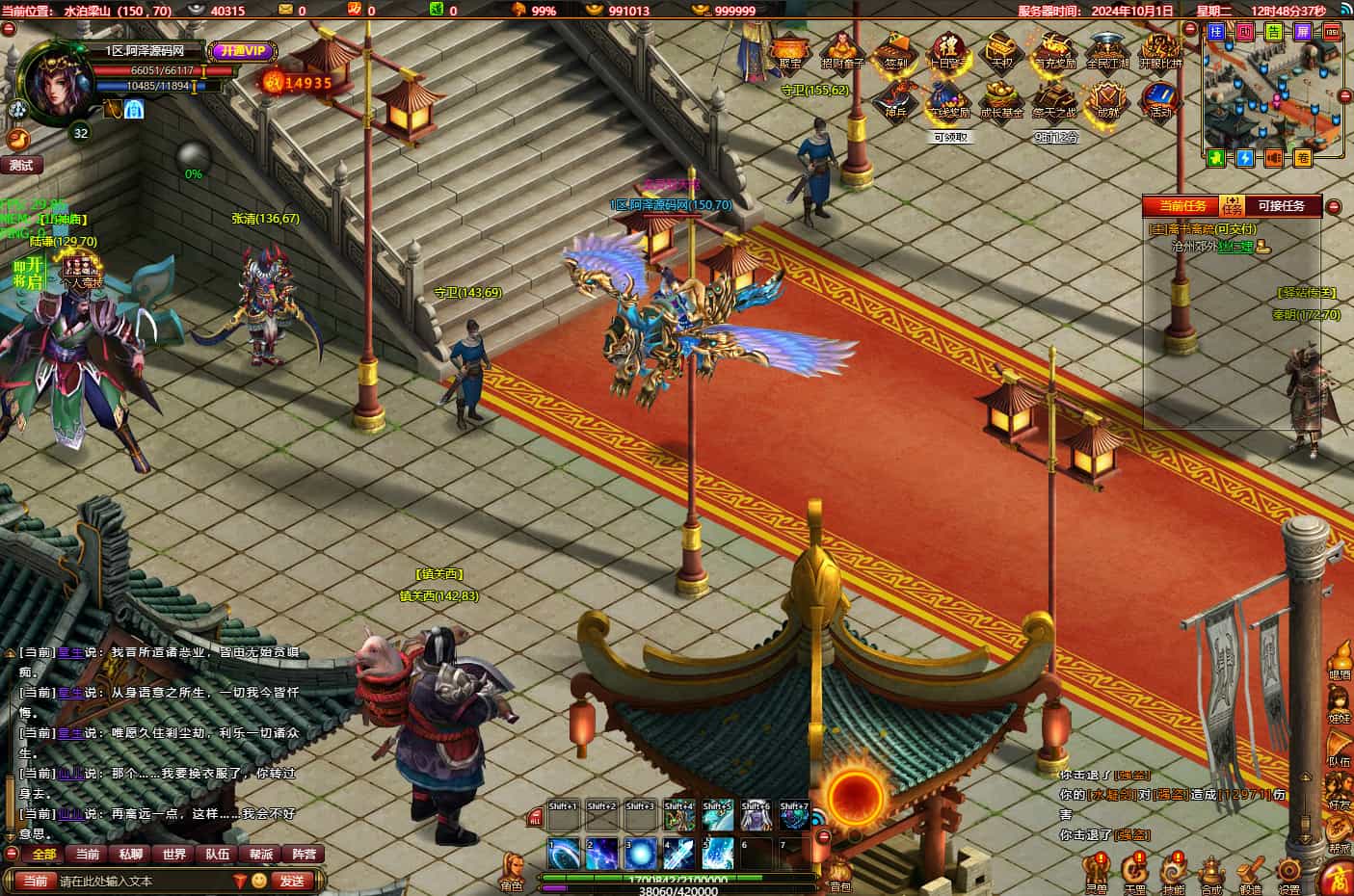Select the 当前任务 current quests tab
1354x896 pixels.
click(x=1181, y=206)
